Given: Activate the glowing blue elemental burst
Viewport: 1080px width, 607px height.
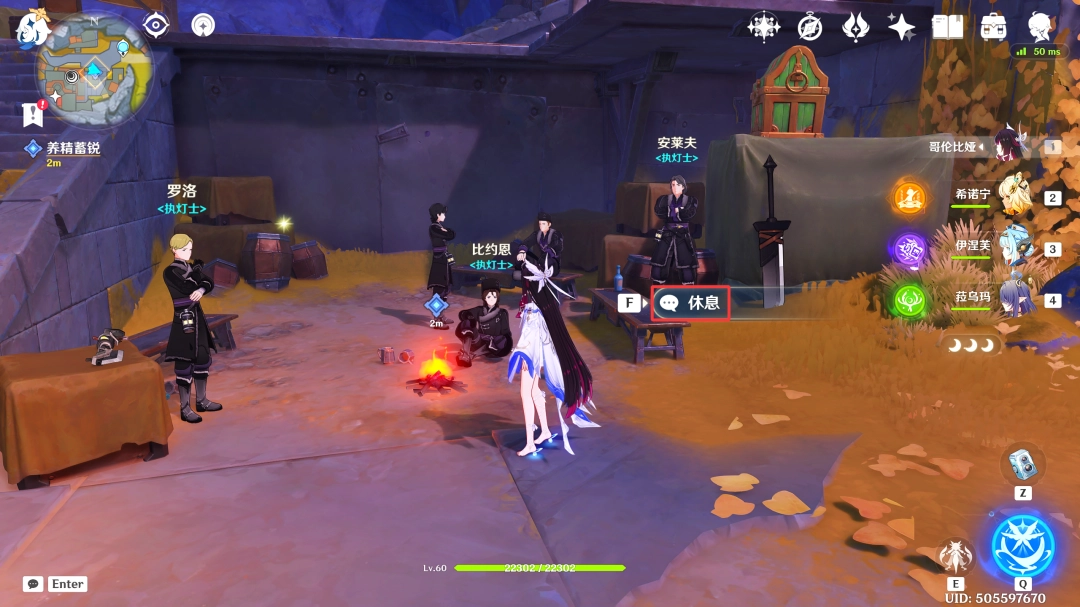Looking at the screenshot, I should point(1022,545).
